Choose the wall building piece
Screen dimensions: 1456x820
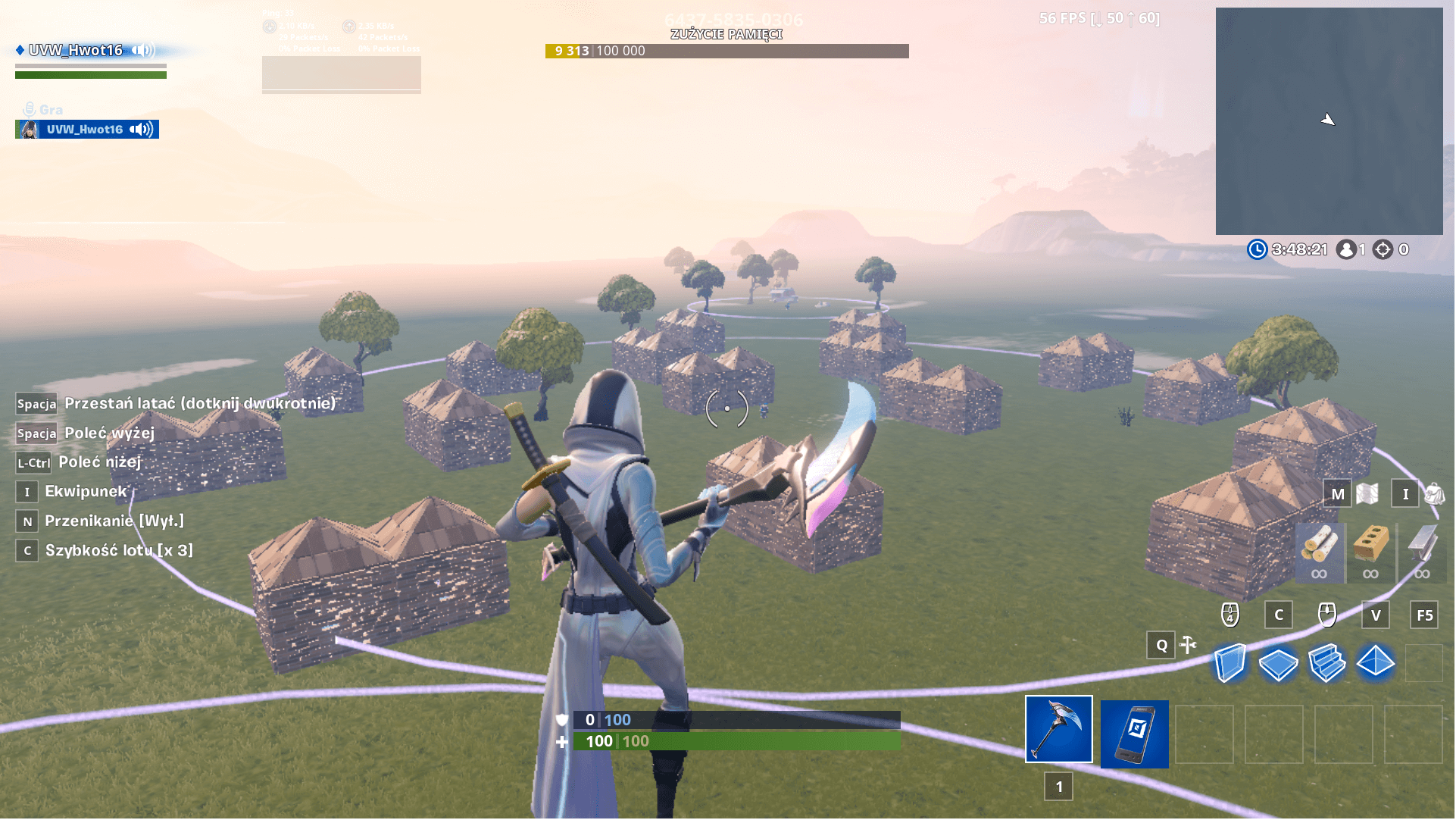(x=1229, y=663)
